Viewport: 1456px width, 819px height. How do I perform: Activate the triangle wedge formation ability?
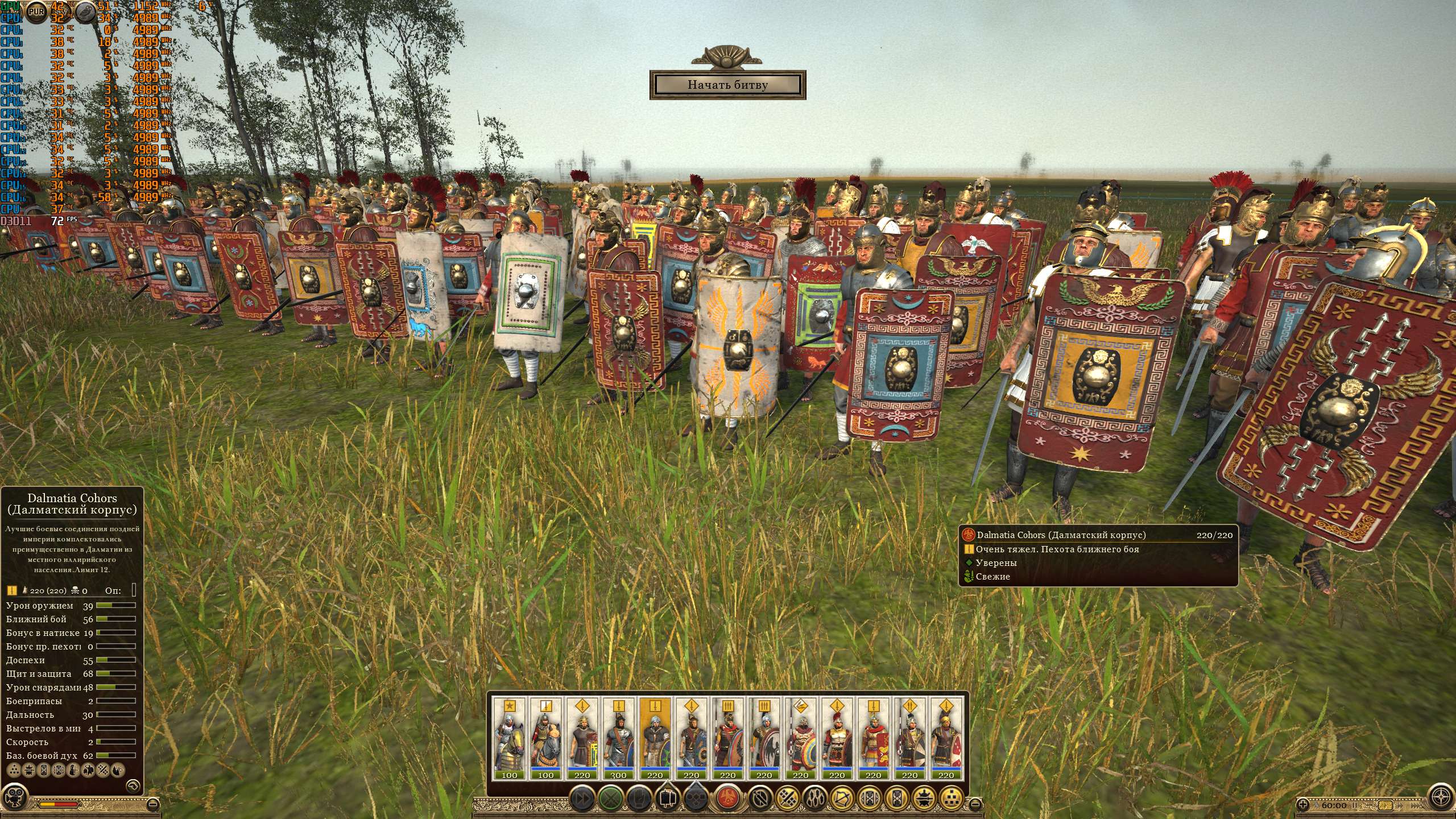pos(950,798)
